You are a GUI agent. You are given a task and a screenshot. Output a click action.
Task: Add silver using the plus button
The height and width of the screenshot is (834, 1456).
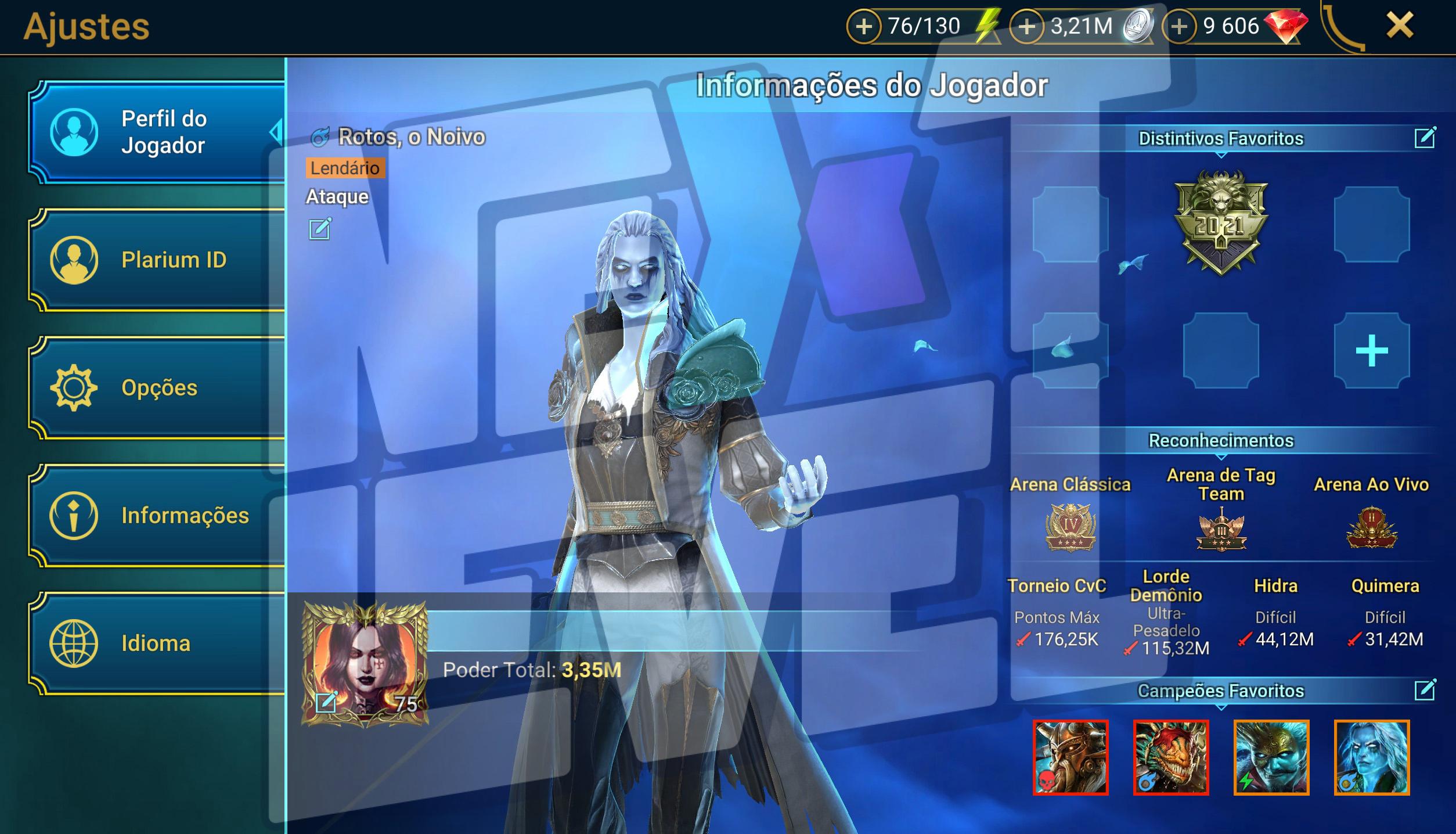pyautogui.click(x=1027, y=27)
